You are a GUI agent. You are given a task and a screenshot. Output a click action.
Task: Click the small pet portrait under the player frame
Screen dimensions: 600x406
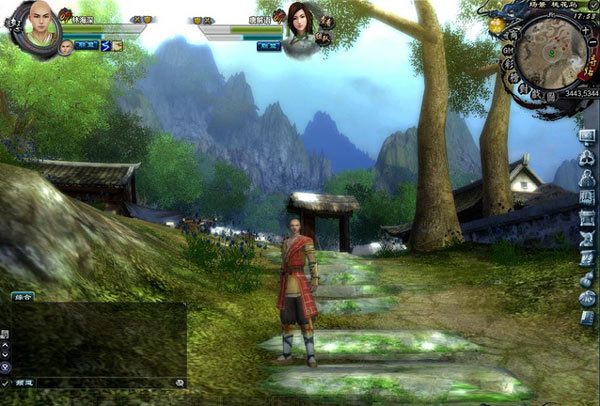pyautogui.click(x=65, y=46)
